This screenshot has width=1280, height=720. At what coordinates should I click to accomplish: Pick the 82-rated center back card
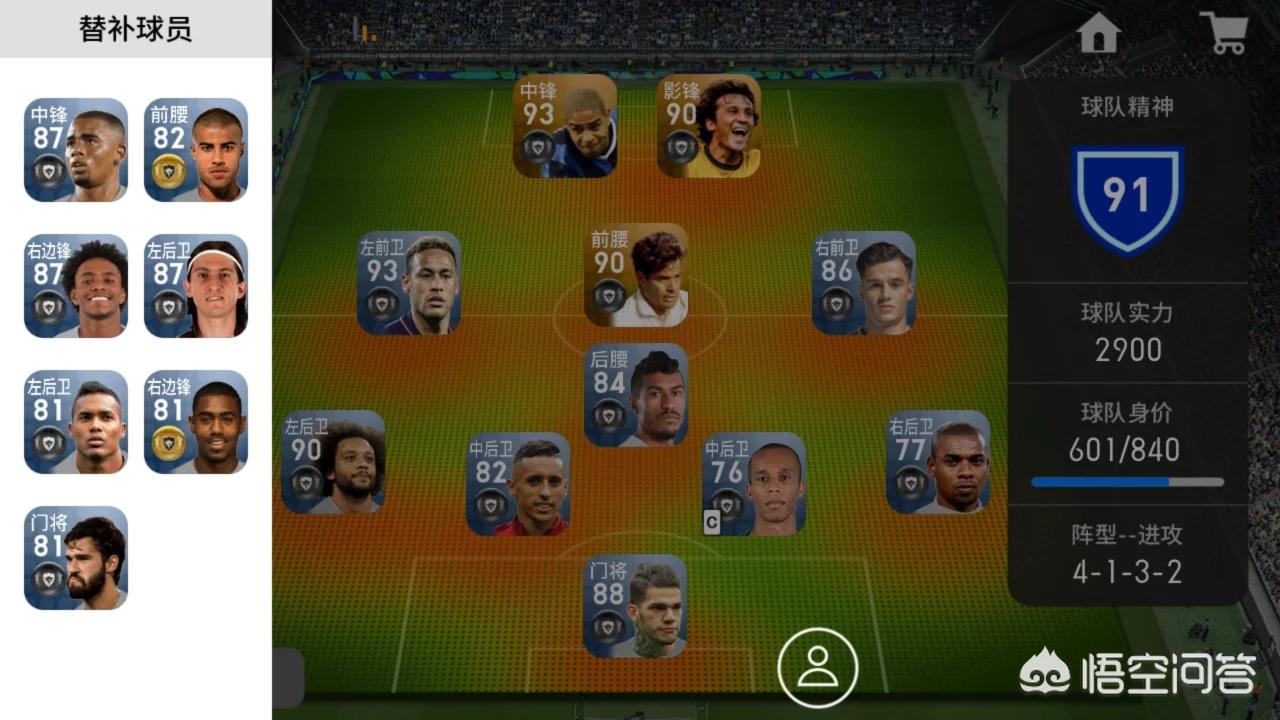[x=518, y=484]
